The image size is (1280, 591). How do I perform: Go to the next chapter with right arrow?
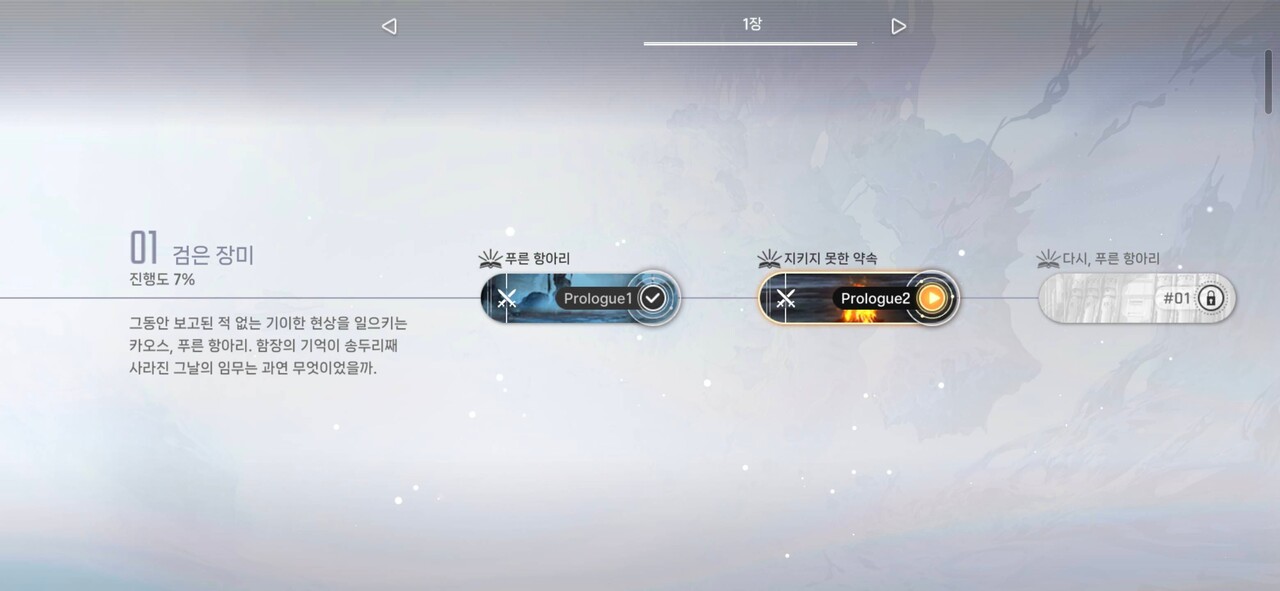pos(898,26)
